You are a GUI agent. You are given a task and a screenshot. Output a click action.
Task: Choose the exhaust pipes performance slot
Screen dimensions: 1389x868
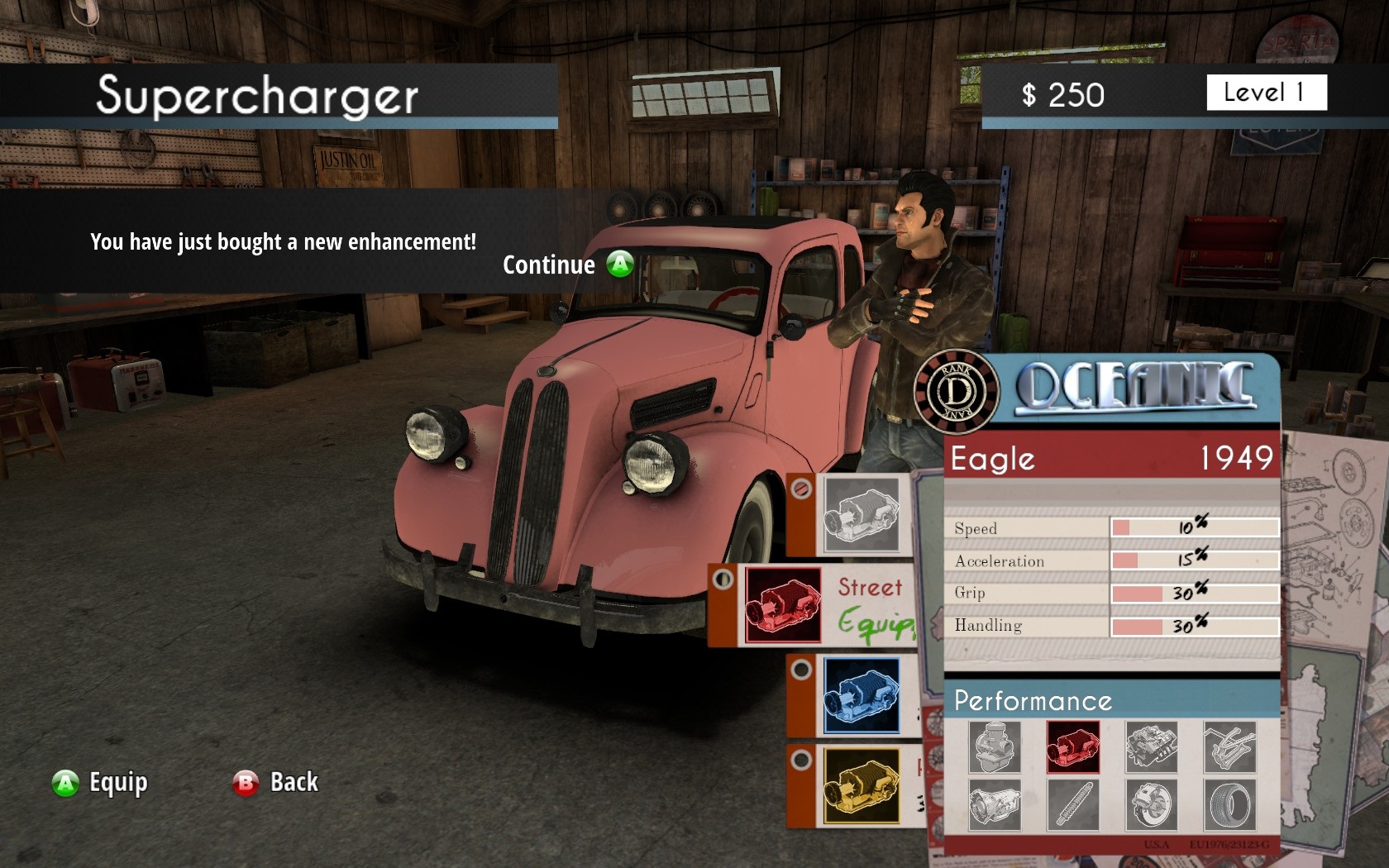[1229, 746]
